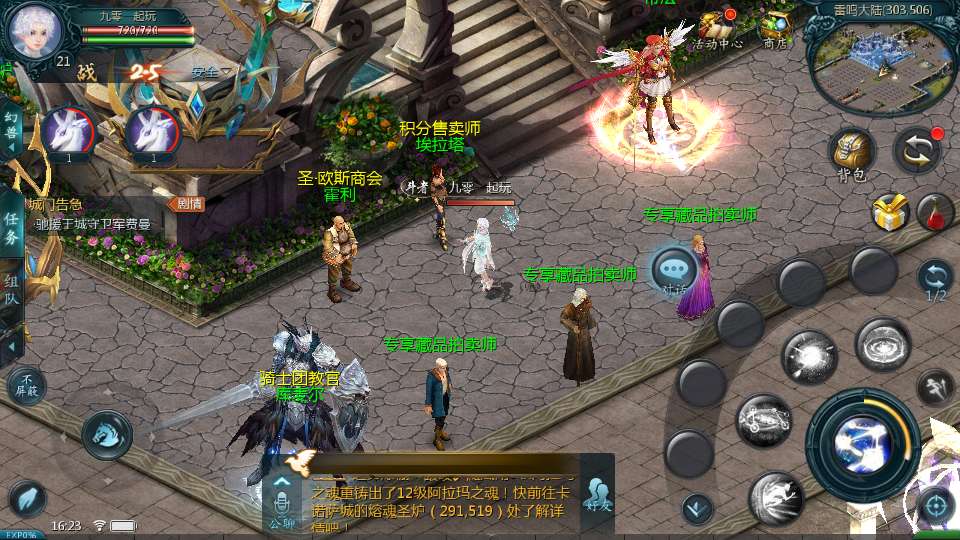960x540 pixels.
Task: Switch to the 任务 quest tab
Action: pyautogui.click(x=12, y=228)
